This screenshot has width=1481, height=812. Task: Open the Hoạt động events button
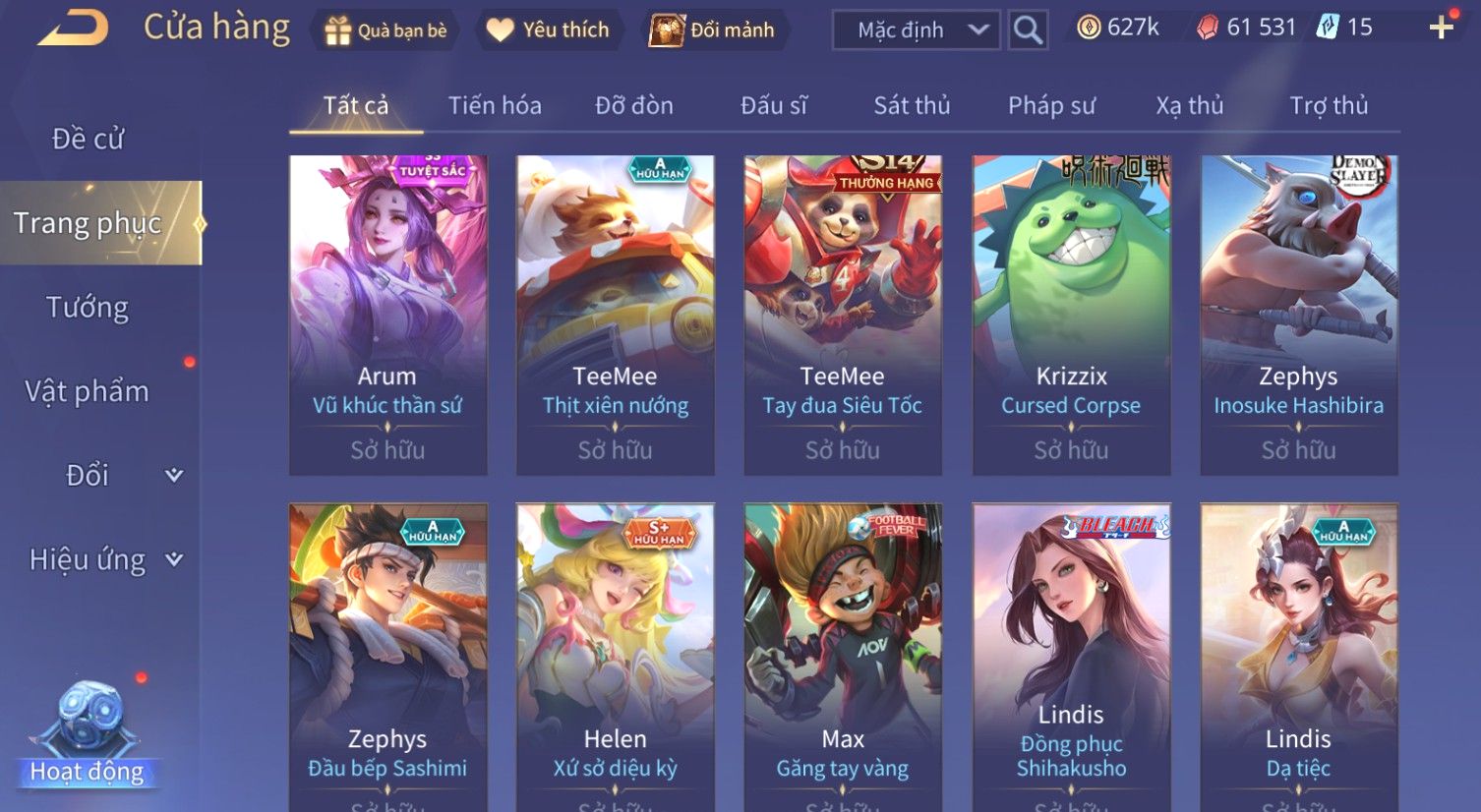[88, 737]
